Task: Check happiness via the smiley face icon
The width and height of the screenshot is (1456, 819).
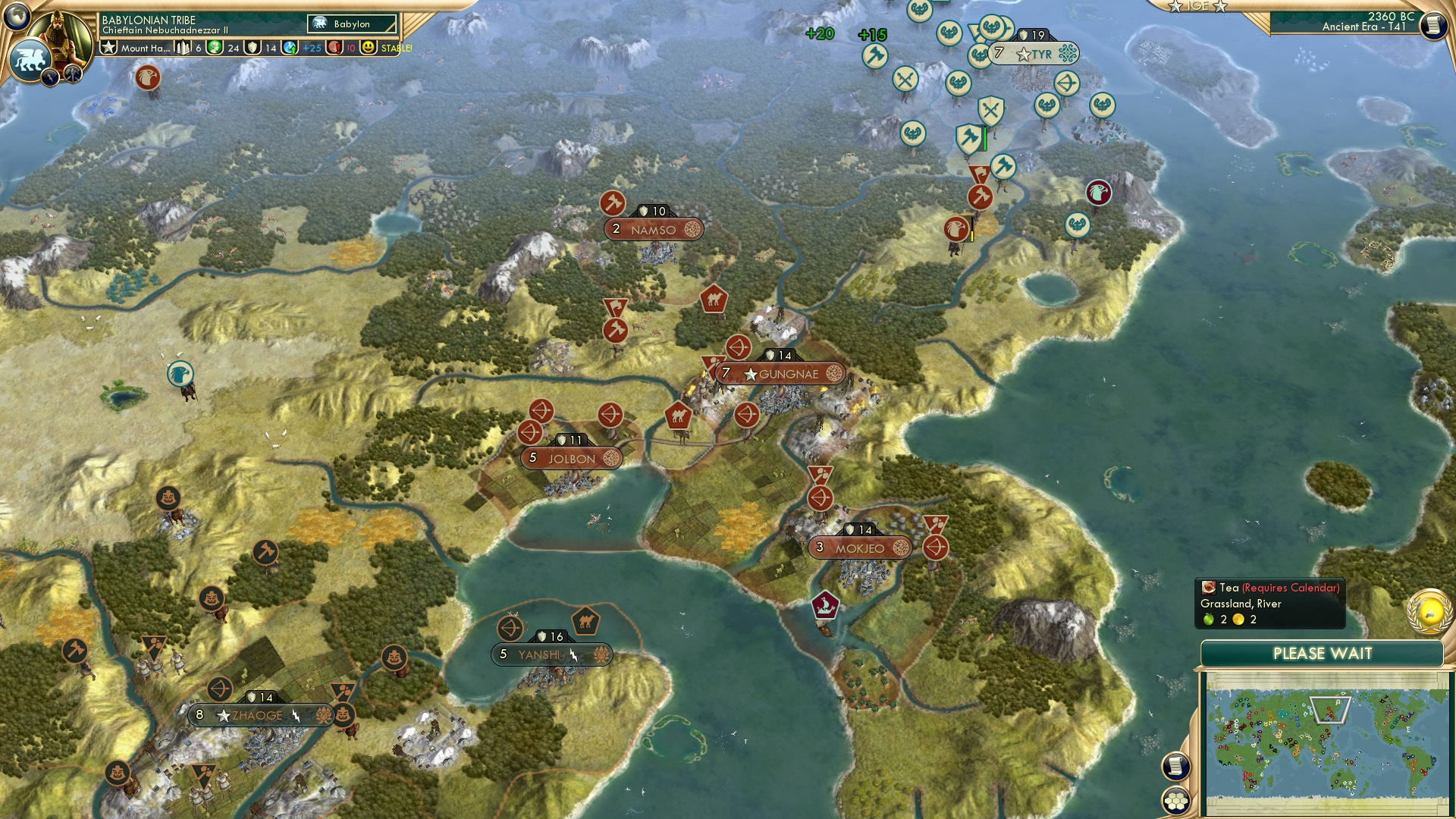Action: pos(369,46)
